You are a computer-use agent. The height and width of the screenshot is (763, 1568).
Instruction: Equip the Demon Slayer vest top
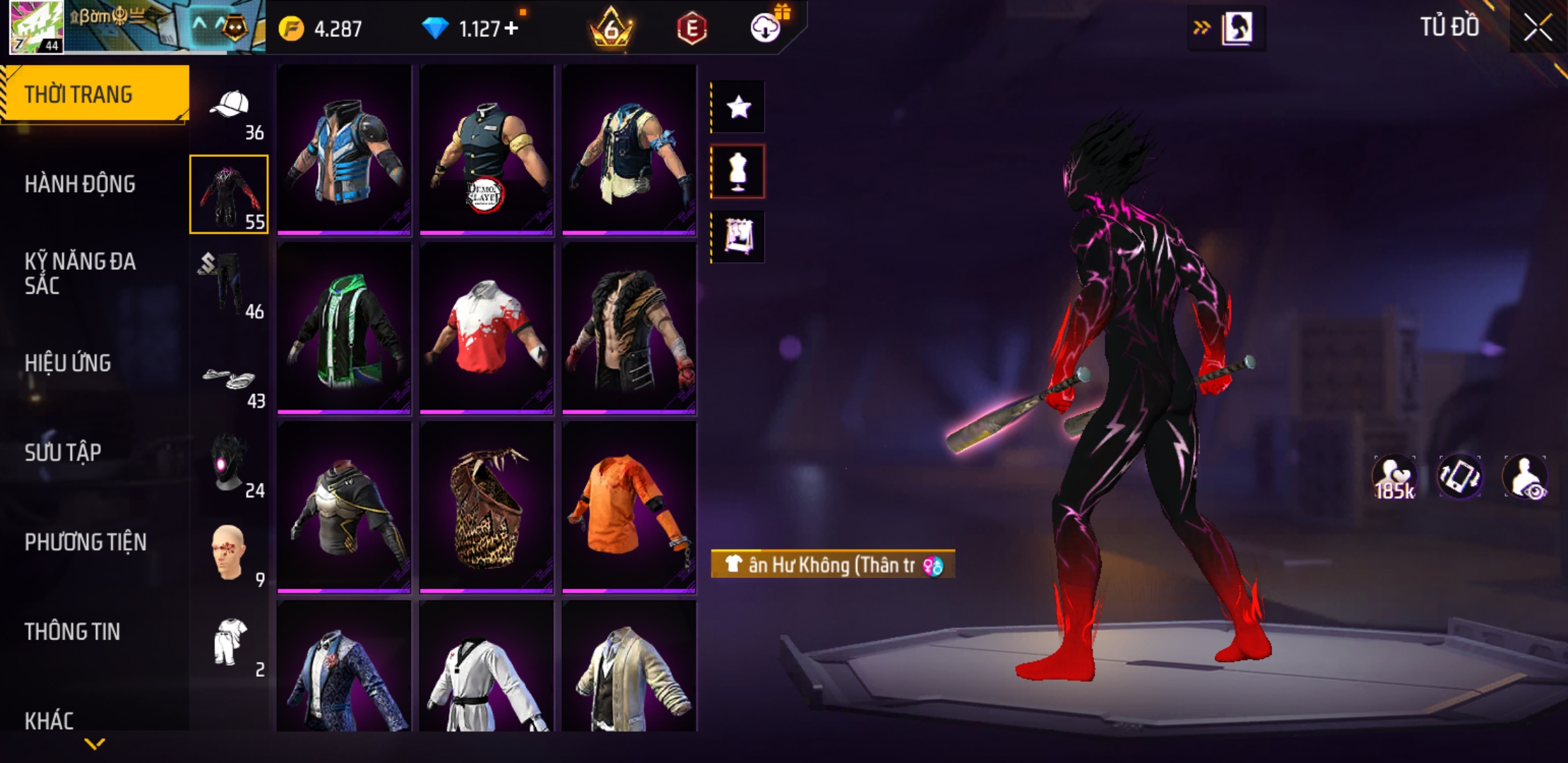tap(486, 150)
